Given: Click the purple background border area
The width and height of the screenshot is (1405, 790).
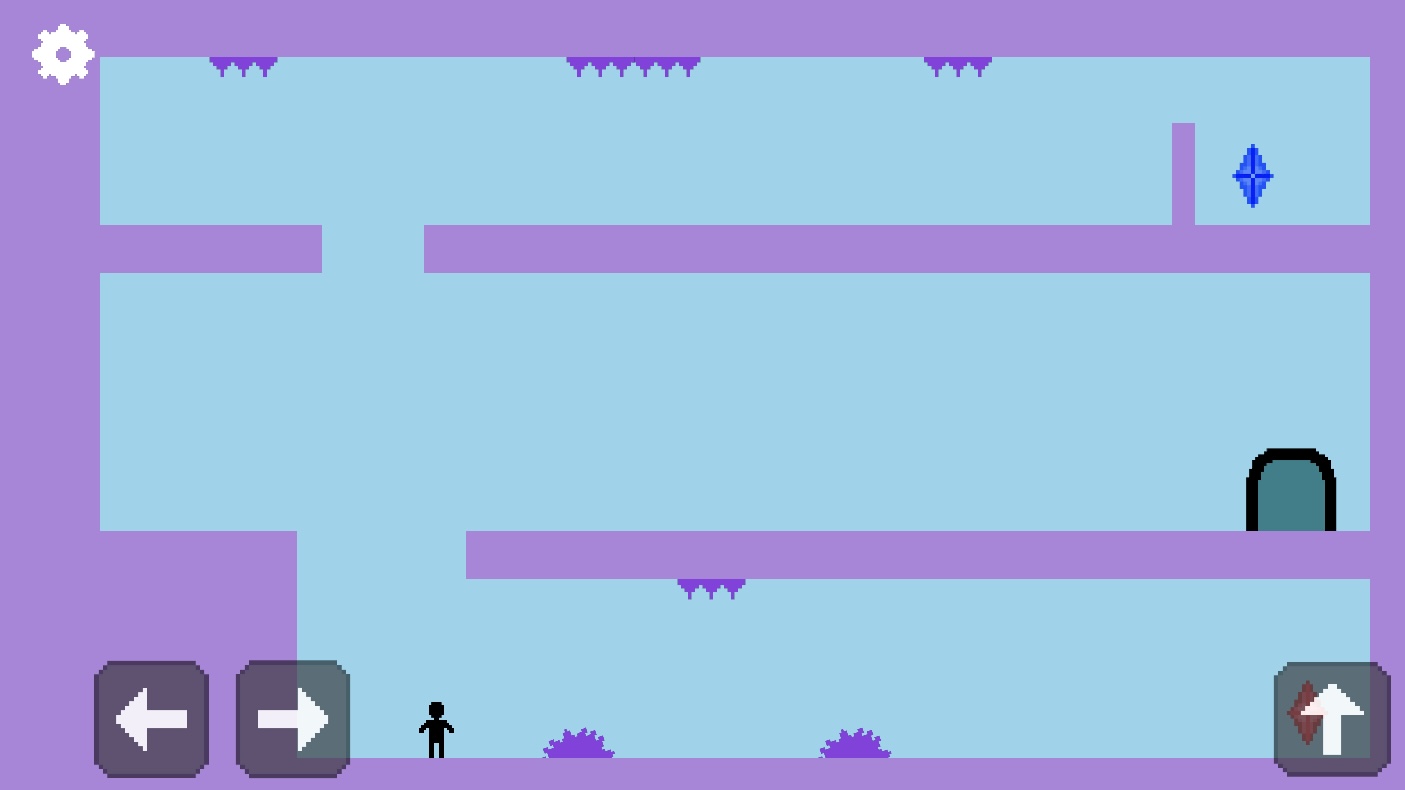Looking at the screenshot, I should (48, 400).
